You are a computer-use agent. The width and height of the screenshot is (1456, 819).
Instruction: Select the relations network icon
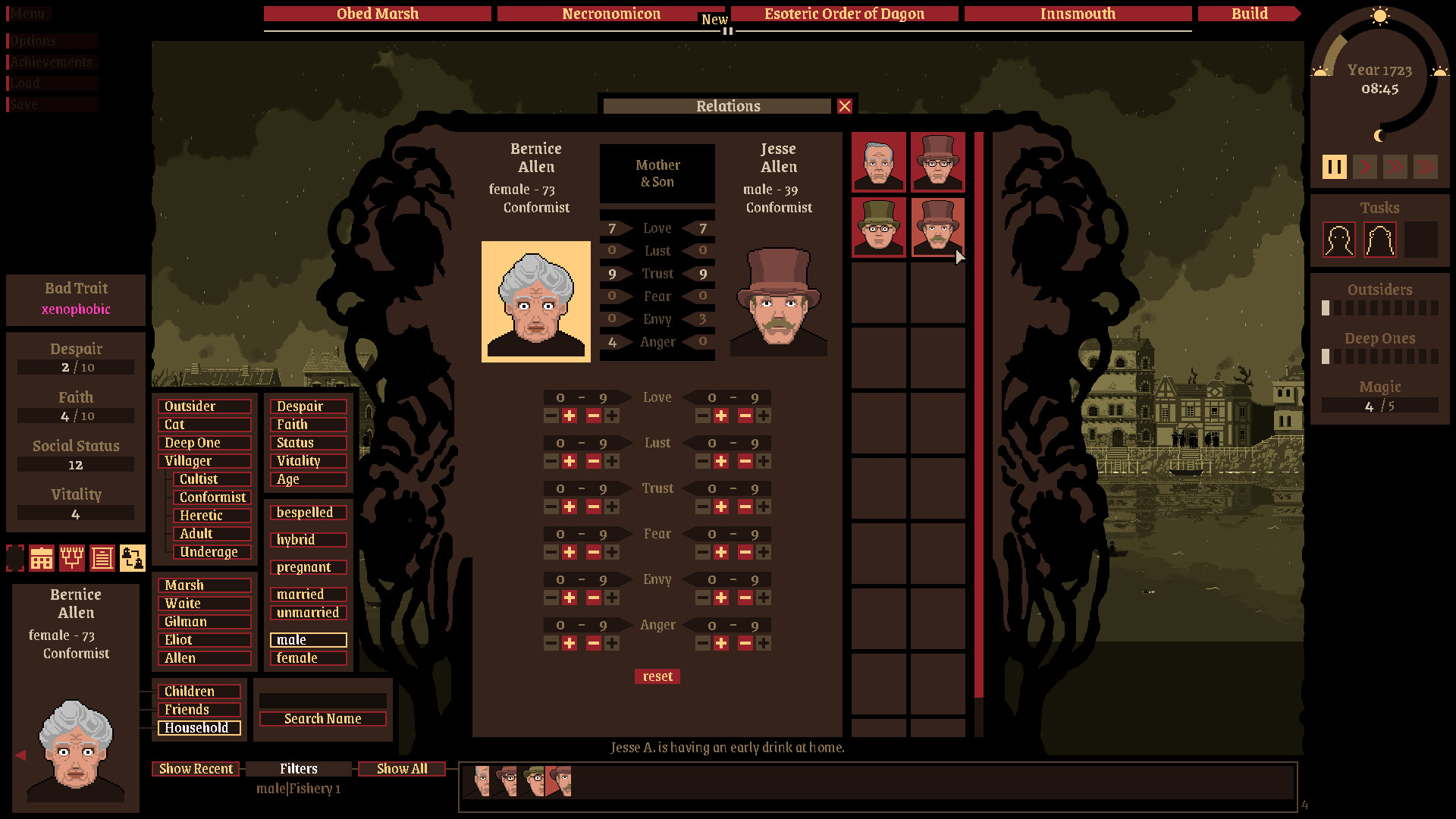tap(134, 559)
